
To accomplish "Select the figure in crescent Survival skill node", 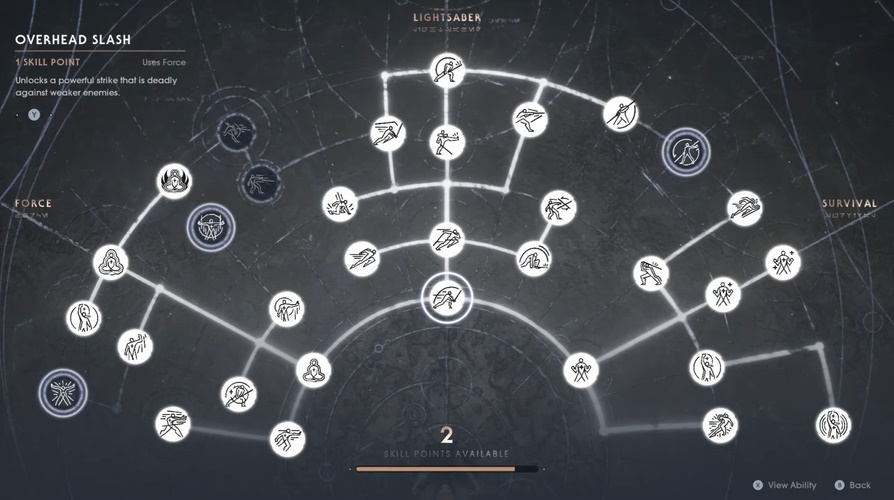I will [x=707, y=367].
